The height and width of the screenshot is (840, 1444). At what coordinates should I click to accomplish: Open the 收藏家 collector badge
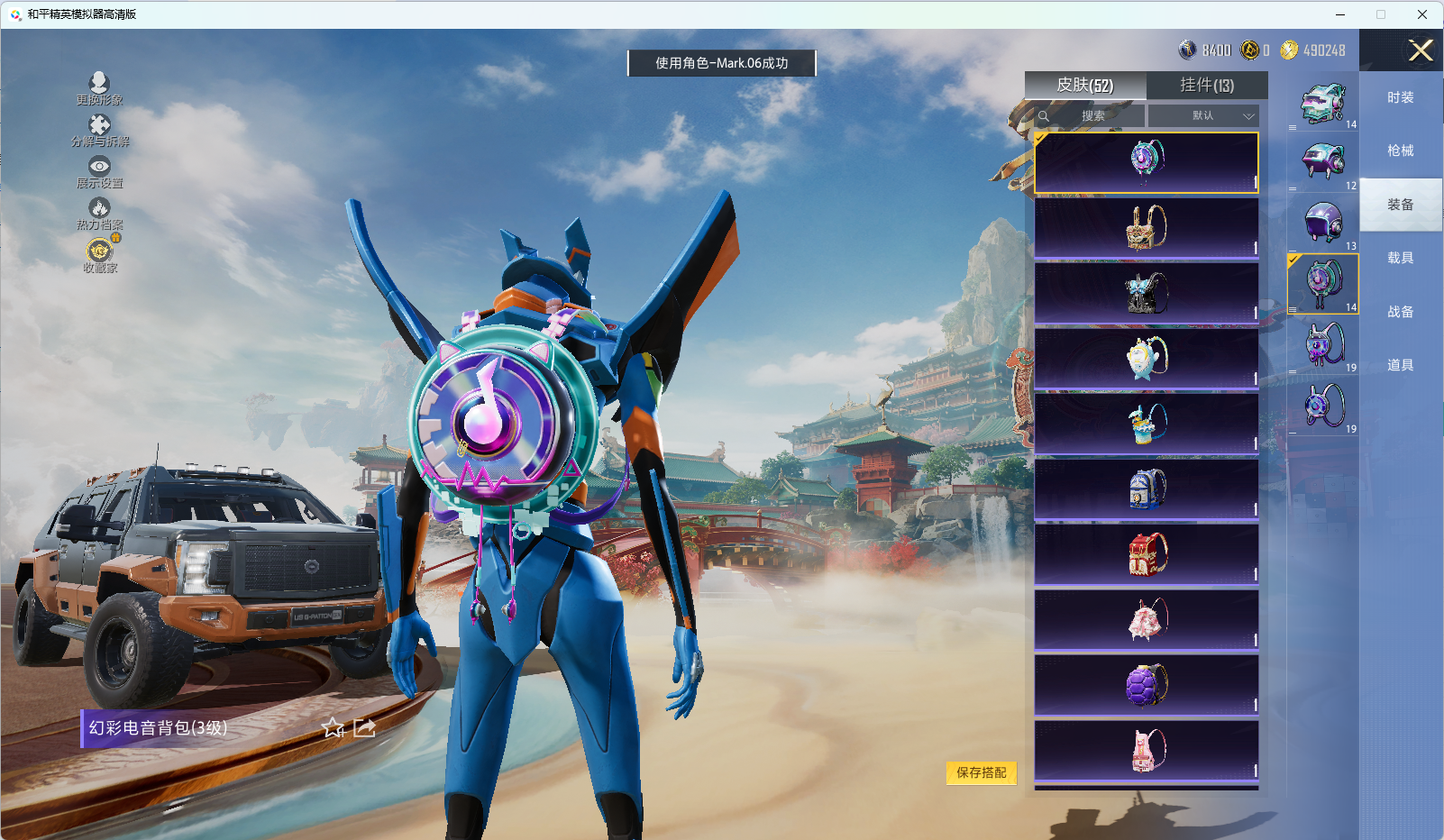99,255
